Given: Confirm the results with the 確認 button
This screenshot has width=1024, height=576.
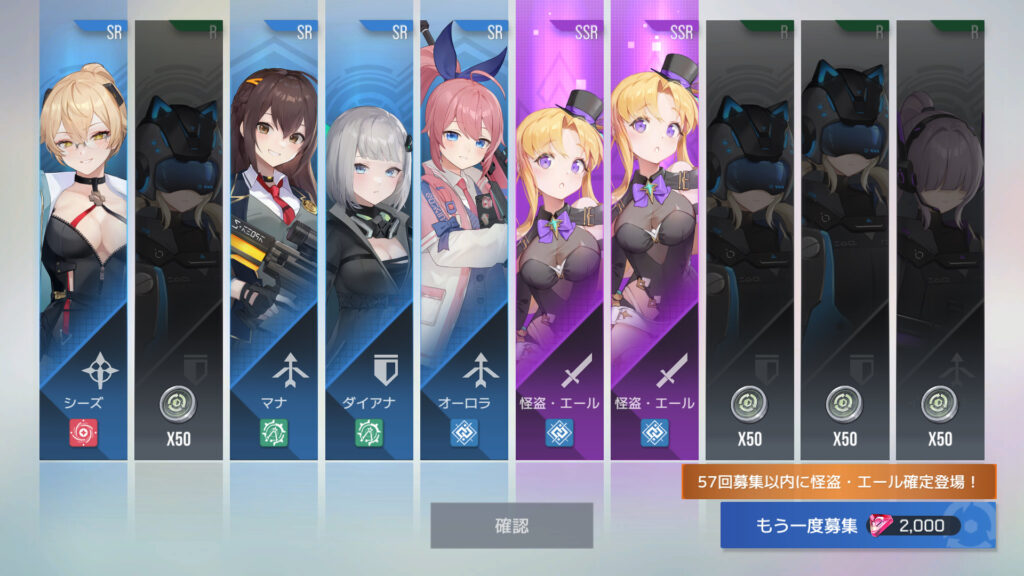Looking at the screenshot, I should pyautogui.click(x=511, y=525).
